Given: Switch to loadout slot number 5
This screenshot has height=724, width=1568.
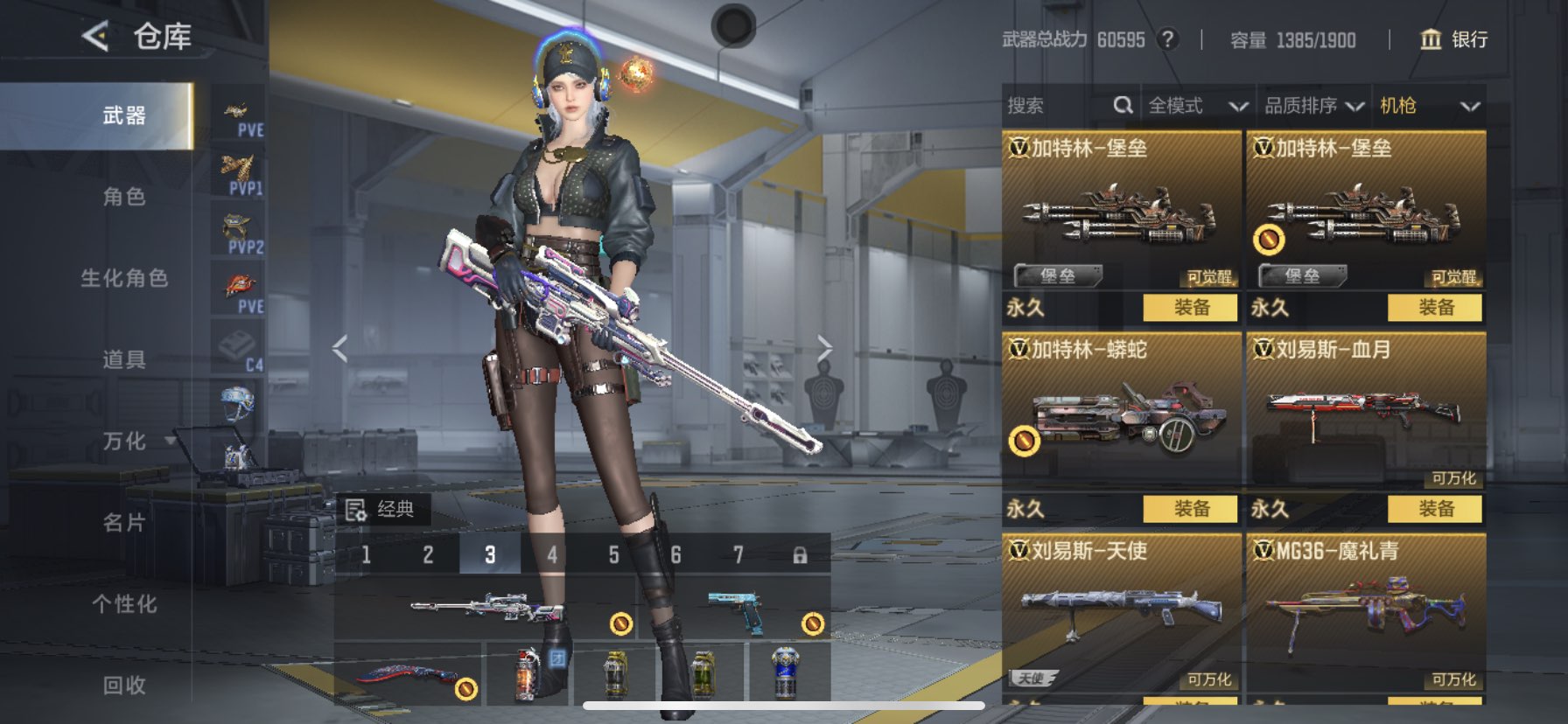Looking at the screenshot, I should pyautogui.click(x=613, y=555).
